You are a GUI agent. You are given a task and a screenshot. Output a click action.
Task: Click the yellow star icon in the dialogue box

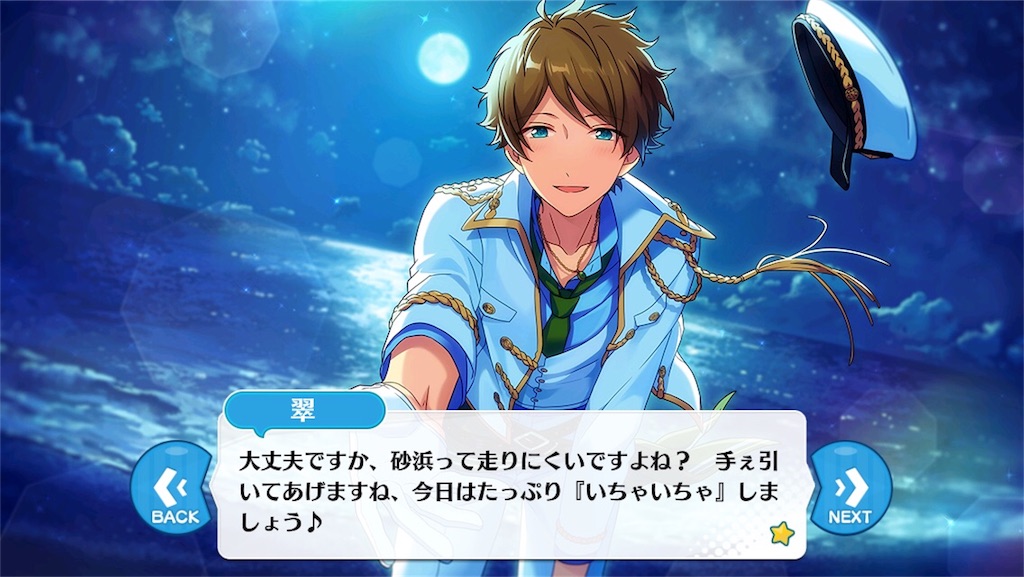pos(781,534)
